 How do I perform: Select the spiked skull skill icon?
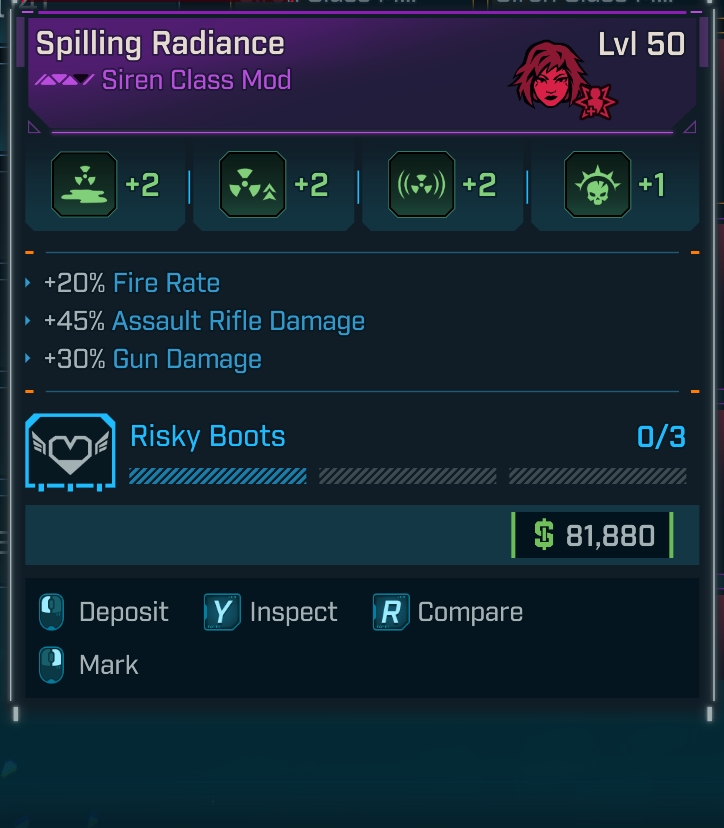coord(597,185)
